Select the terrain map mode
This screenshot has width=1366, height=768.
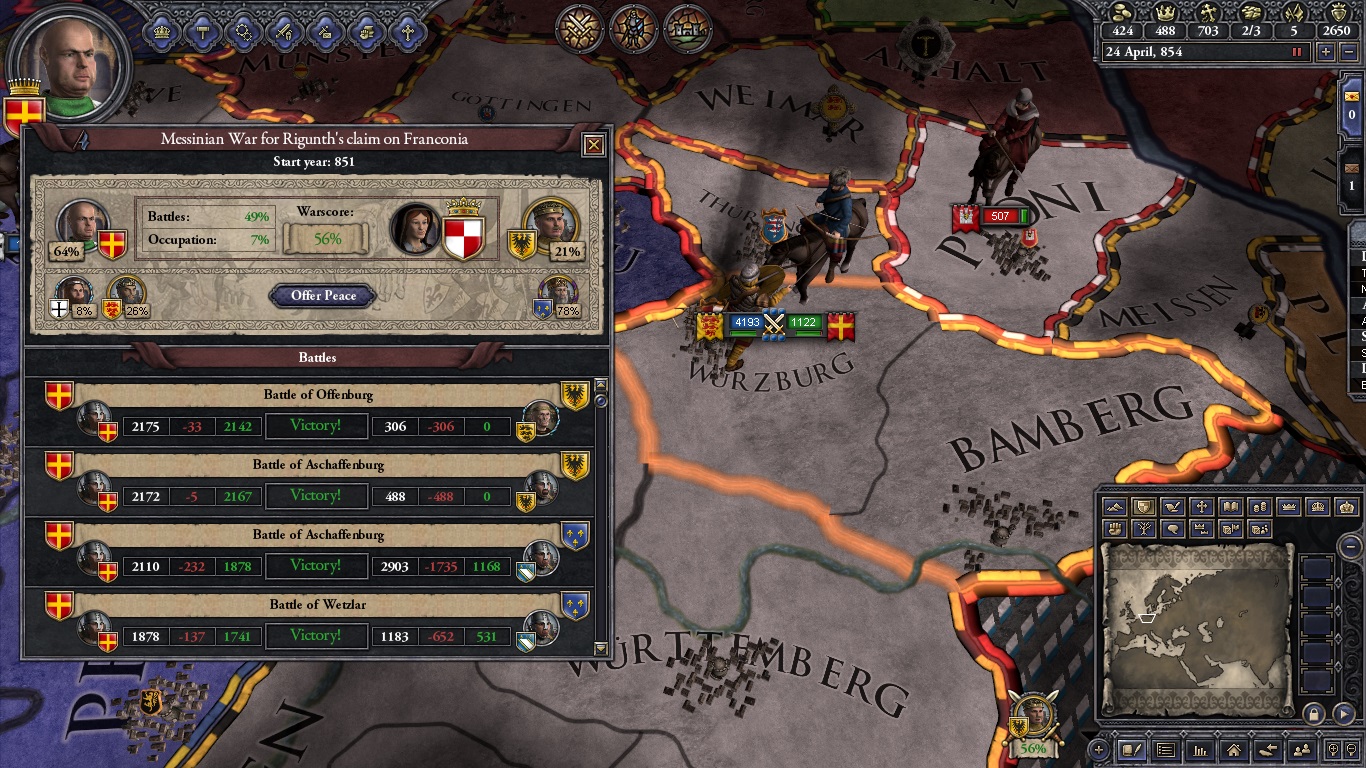click(1113, 507)
